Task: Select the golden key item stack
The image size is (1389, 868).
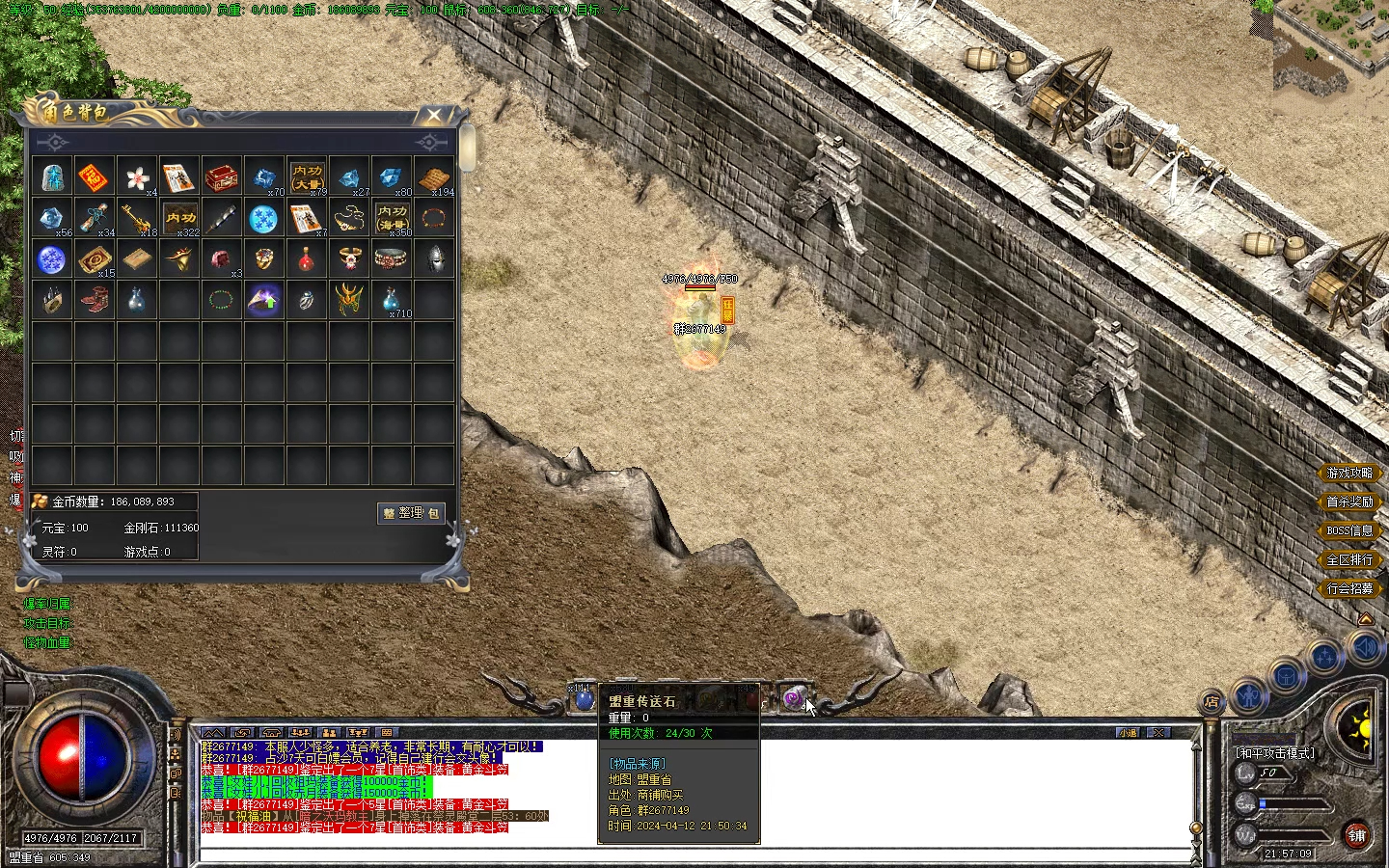Action: 136,219
